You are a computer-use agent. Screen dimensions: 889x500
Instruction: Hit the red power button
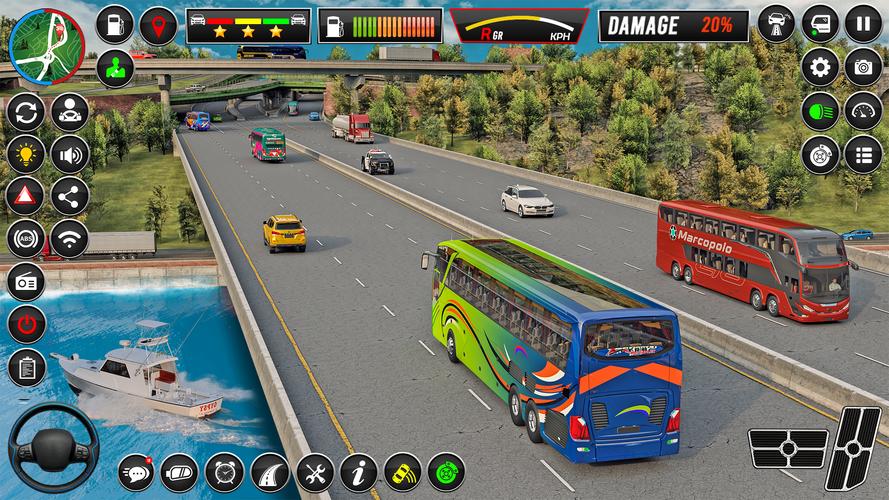coord(26,324)
